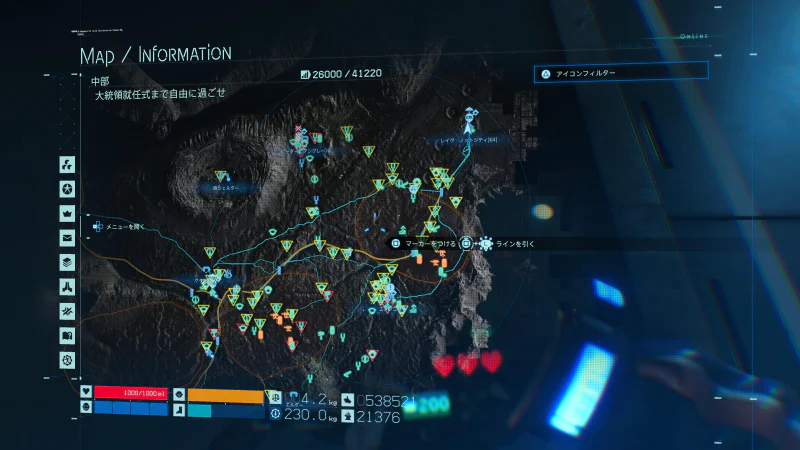The image size is (800, 450).
Task: Open the crown icon in left sidebar
Action: 68,213
